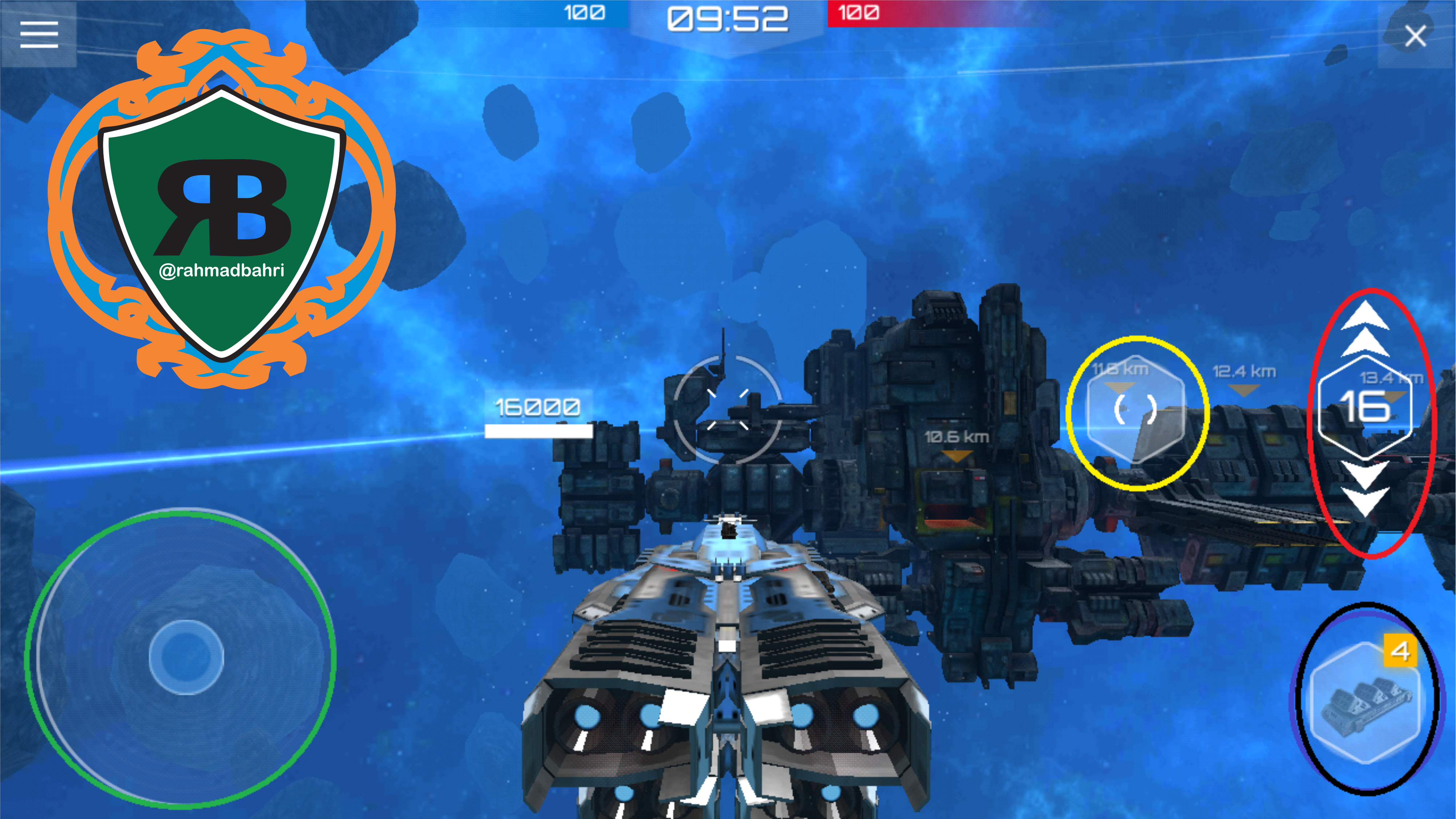1456x819 pixels.
Task: Tap the virtual joystick knob
Action: pos(186,657)
